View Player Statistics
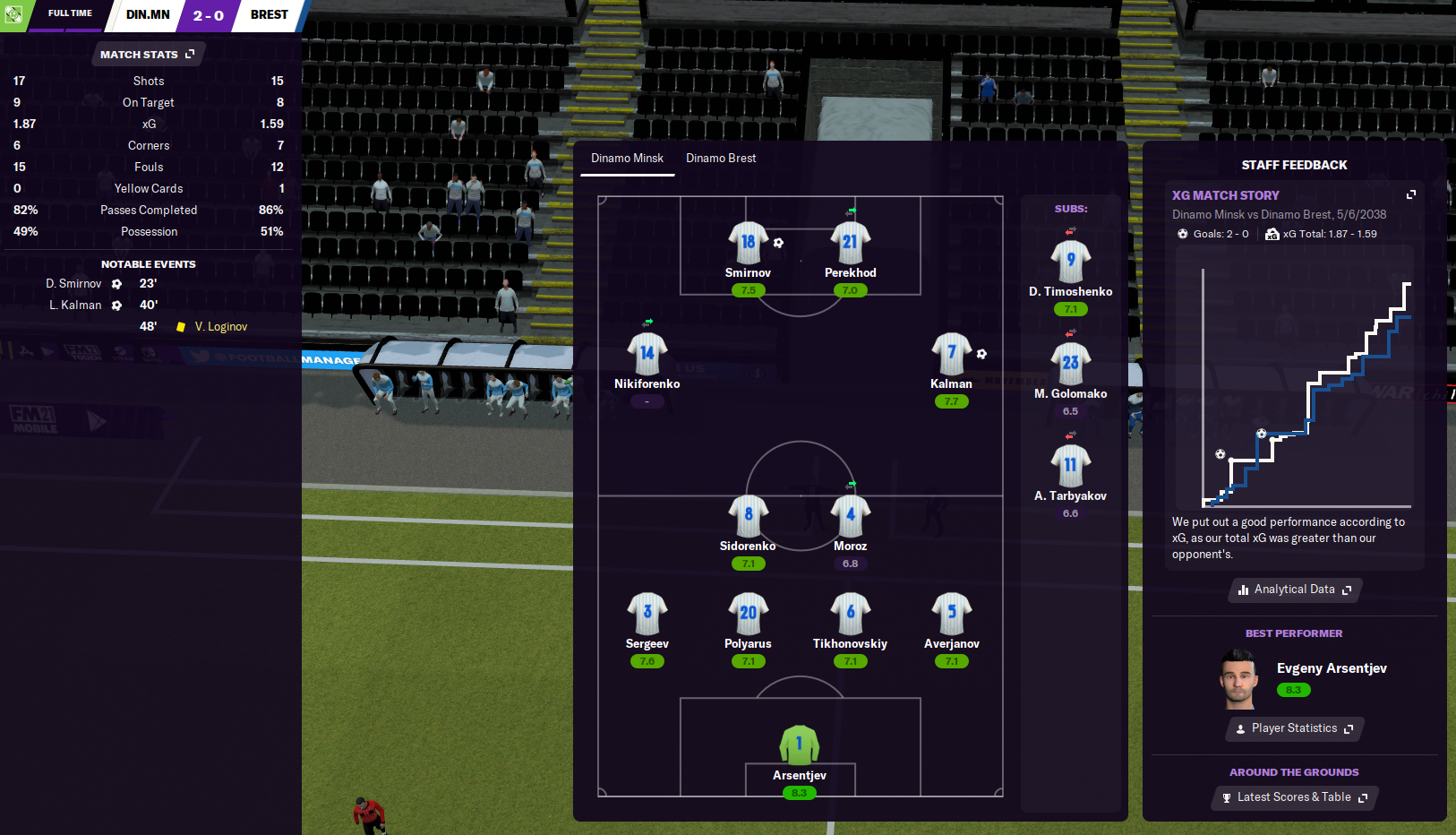Viewport: 1456px width, 835px height. (1294, 728)
